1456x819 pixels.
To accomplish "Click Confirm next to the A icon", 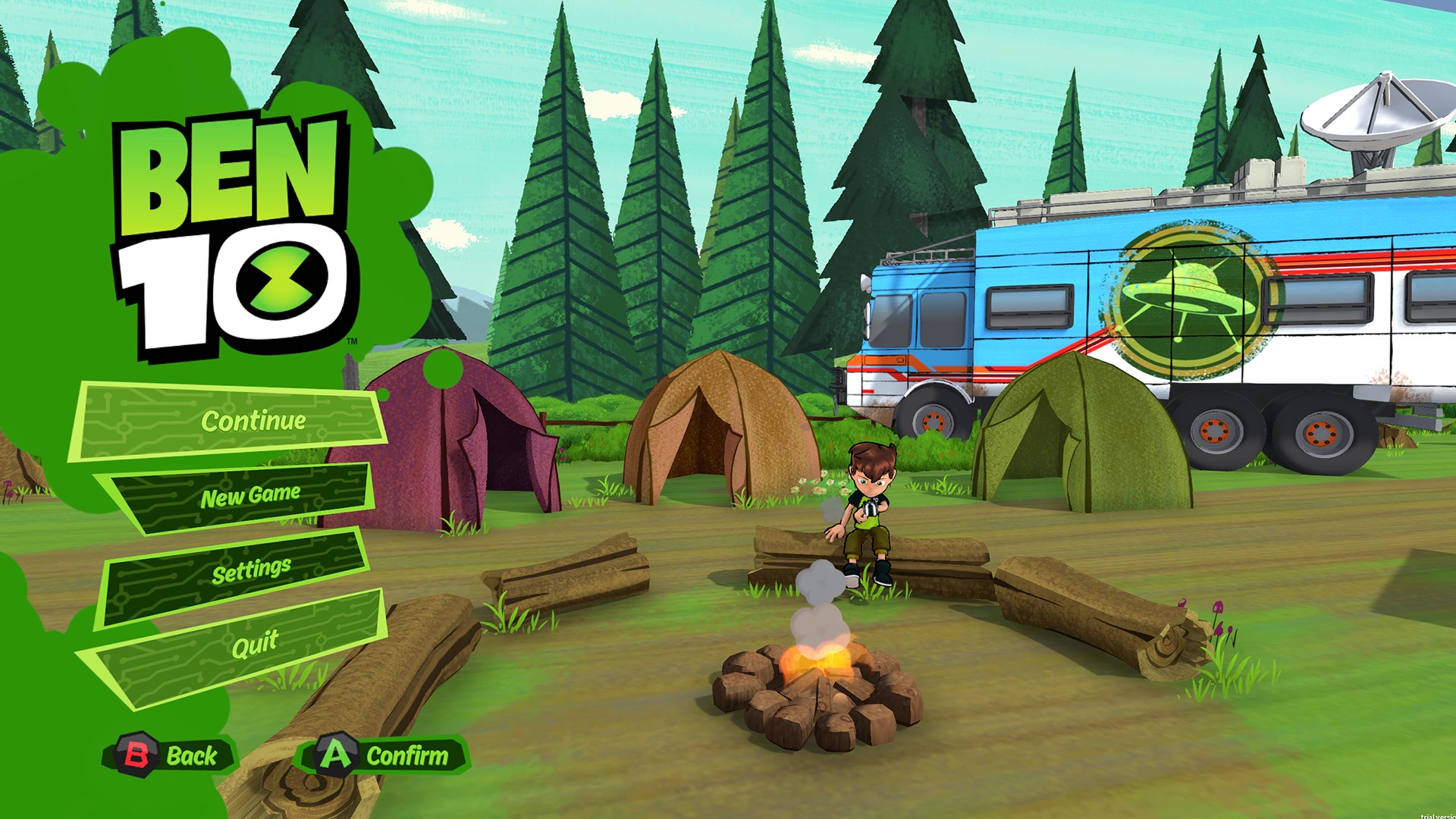I will pyautogui.click(x=407, y=754).
